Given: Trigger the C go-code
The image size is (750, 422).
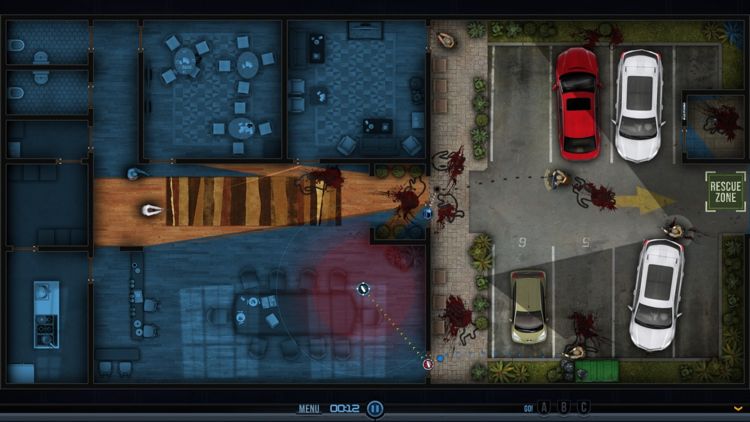Looking at the screenshot, I should (x=583, y=408).
